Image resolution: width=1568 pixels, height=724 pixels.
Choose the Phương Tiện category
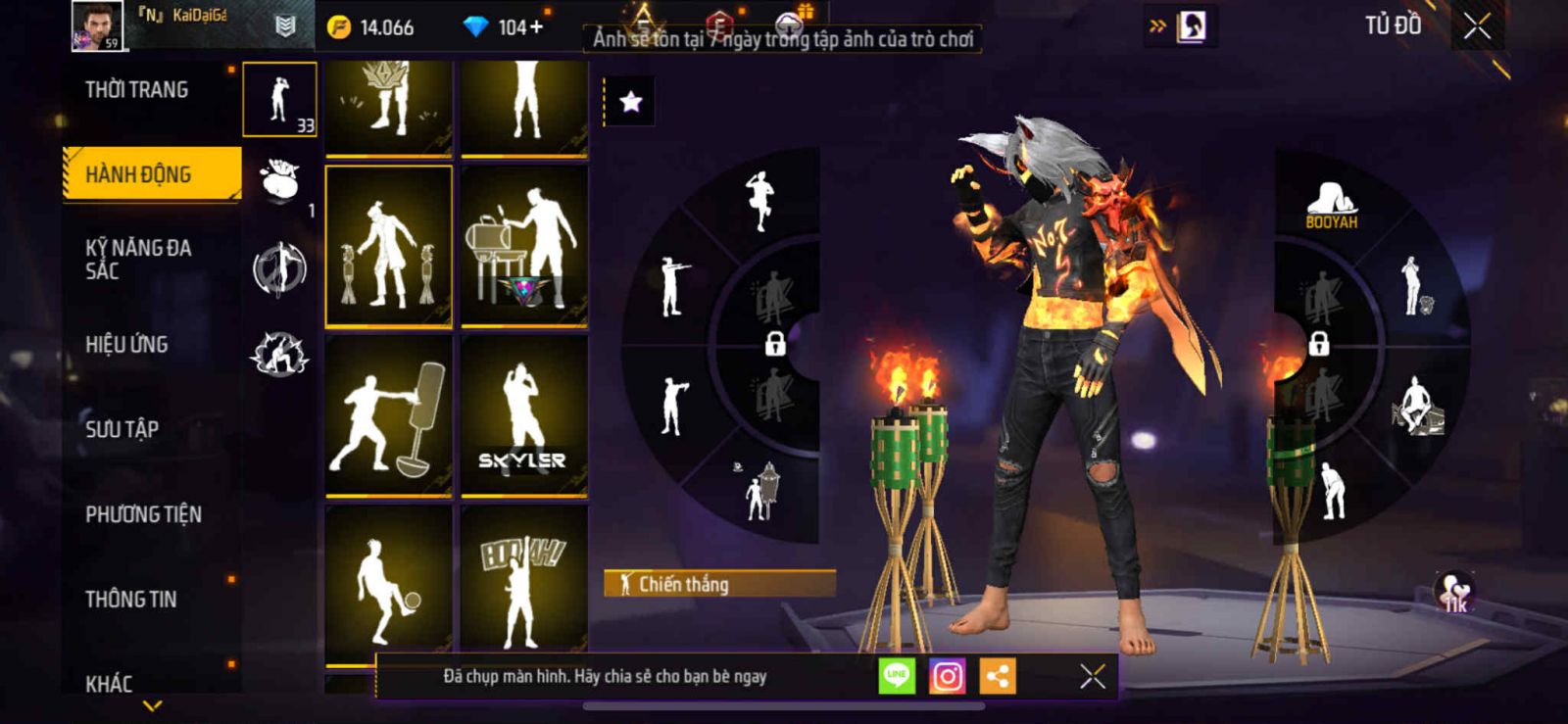[x=143, y=514]
